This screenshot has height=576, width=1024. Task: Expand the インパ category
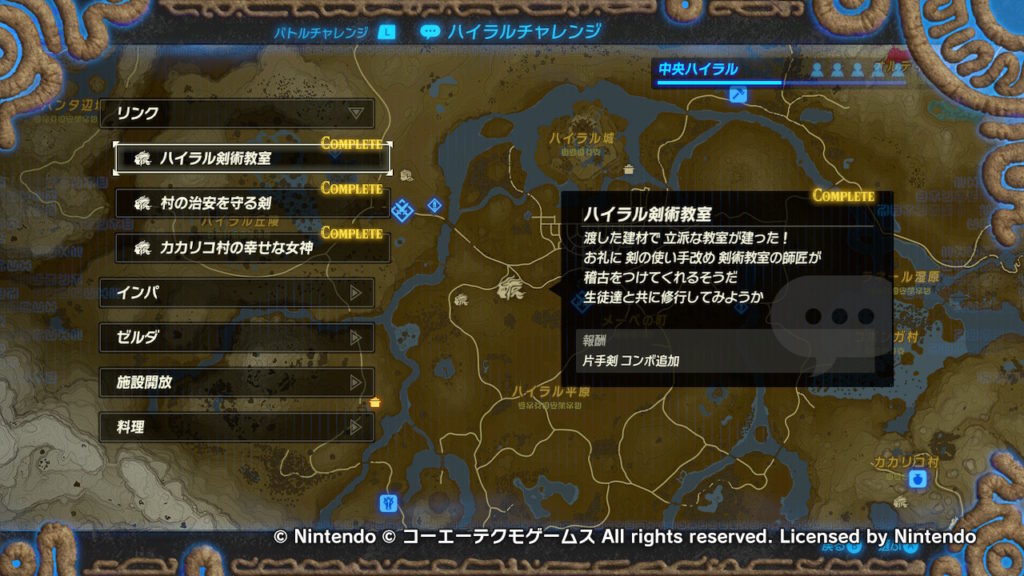click(238, 293)
